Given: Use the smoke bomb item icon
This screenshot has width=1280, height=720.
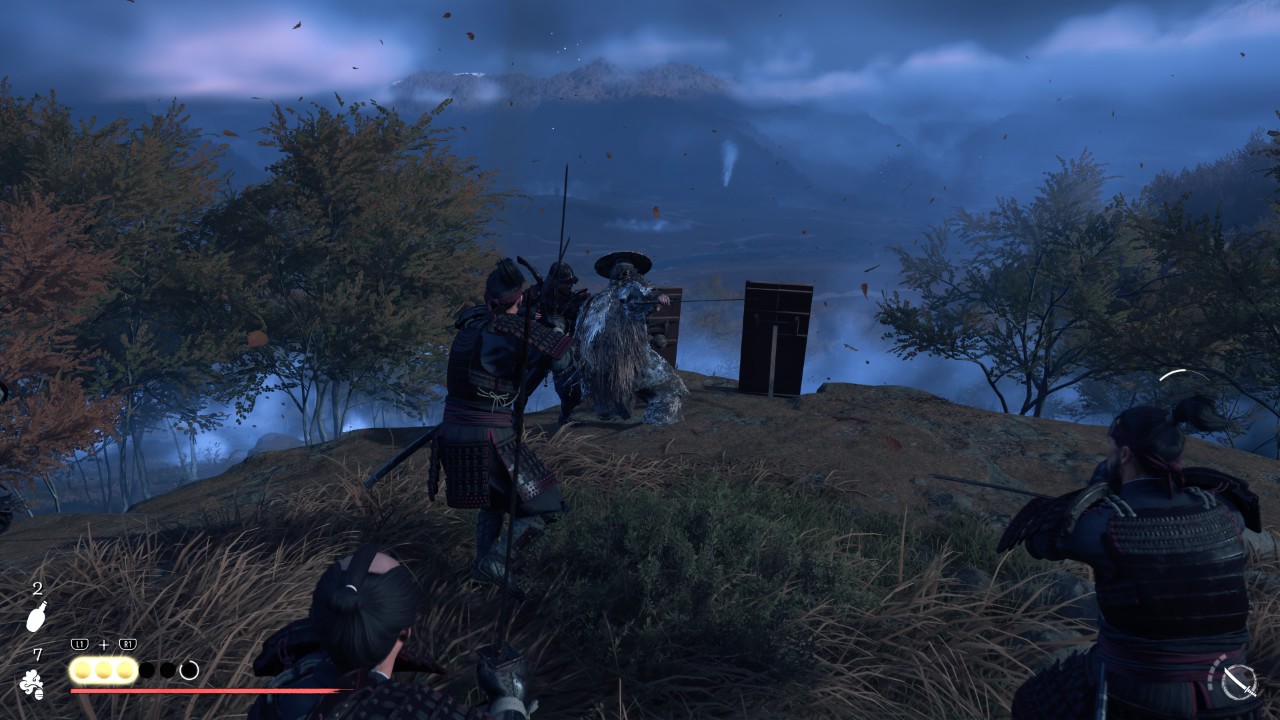Looking at the screenshot, I should (32, 684).
